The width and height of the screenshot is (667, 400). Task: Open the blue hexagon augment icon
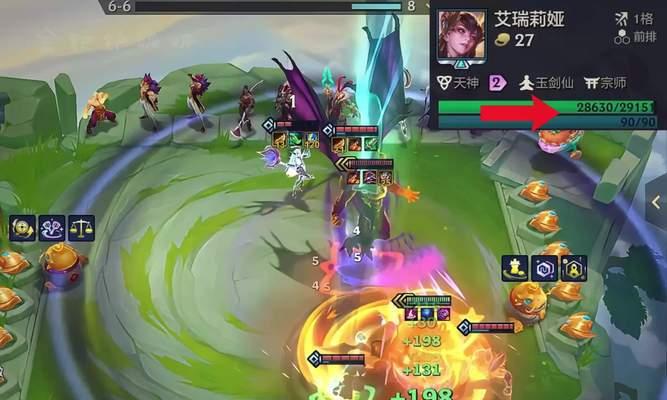click(545, 268)
